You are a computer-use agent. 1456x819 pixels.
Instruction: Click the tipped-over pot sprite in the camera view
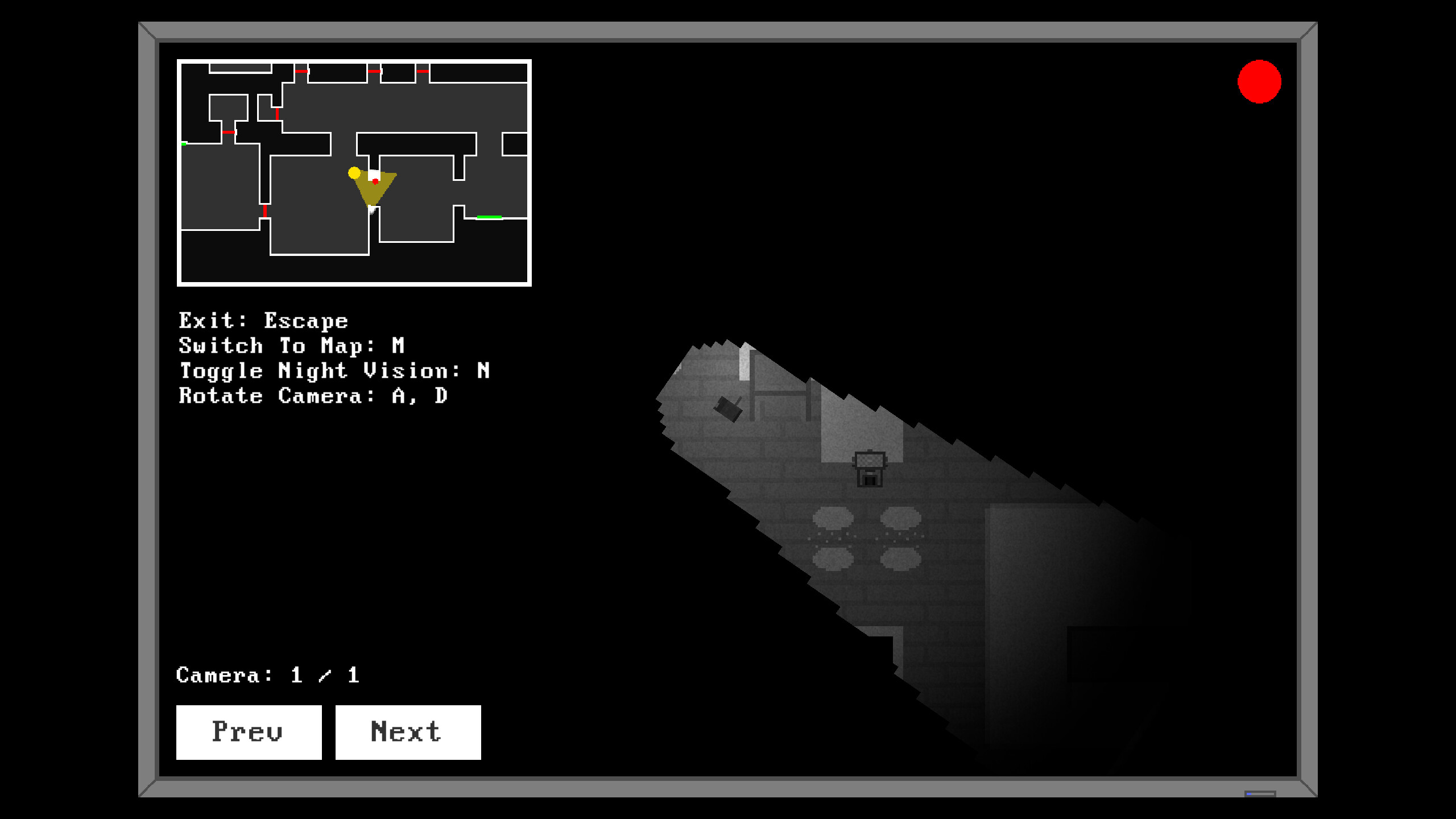[x=728, y=408]
